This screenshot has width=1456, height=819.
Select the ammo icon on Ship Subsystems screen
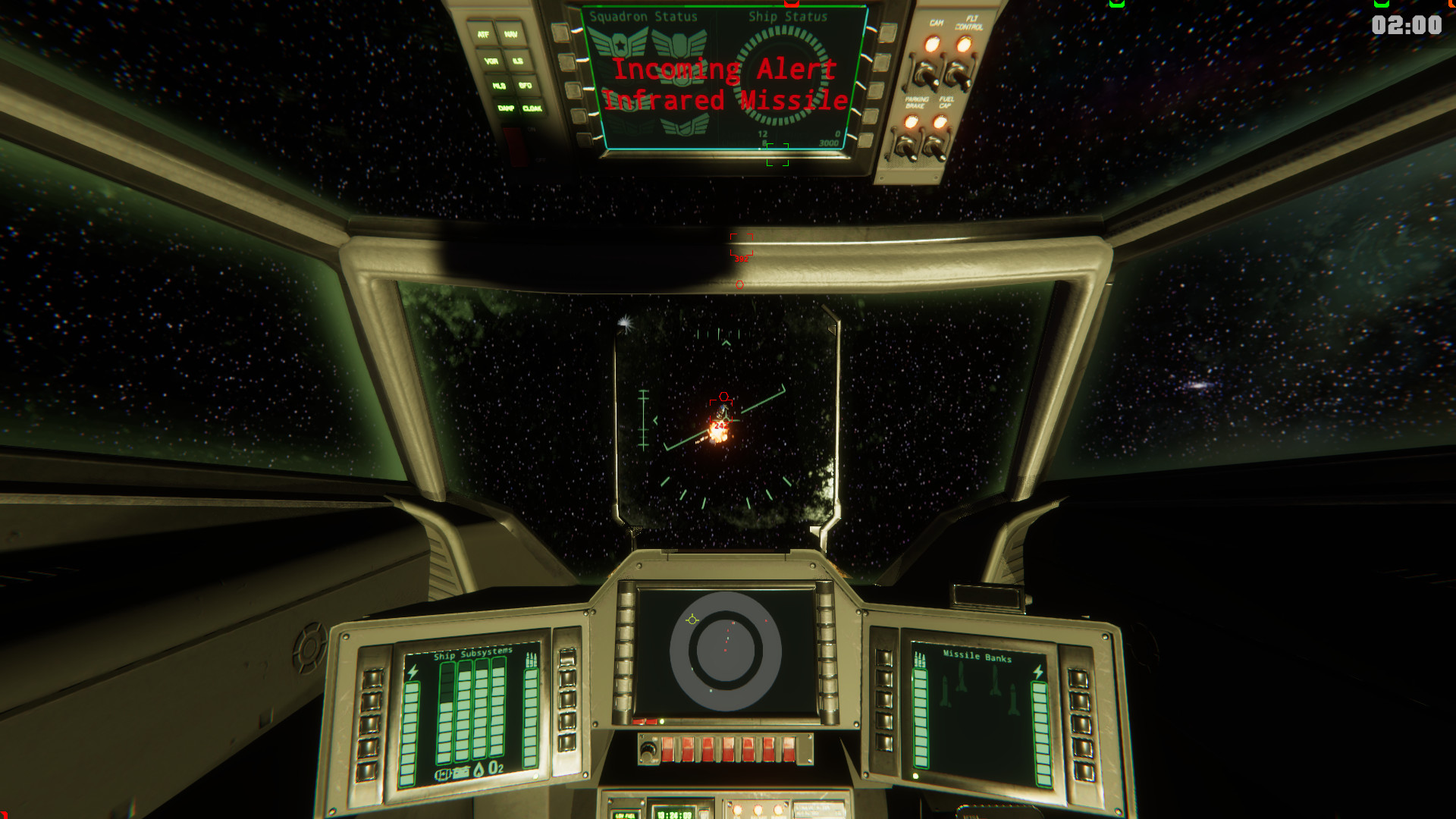point(532,657)
